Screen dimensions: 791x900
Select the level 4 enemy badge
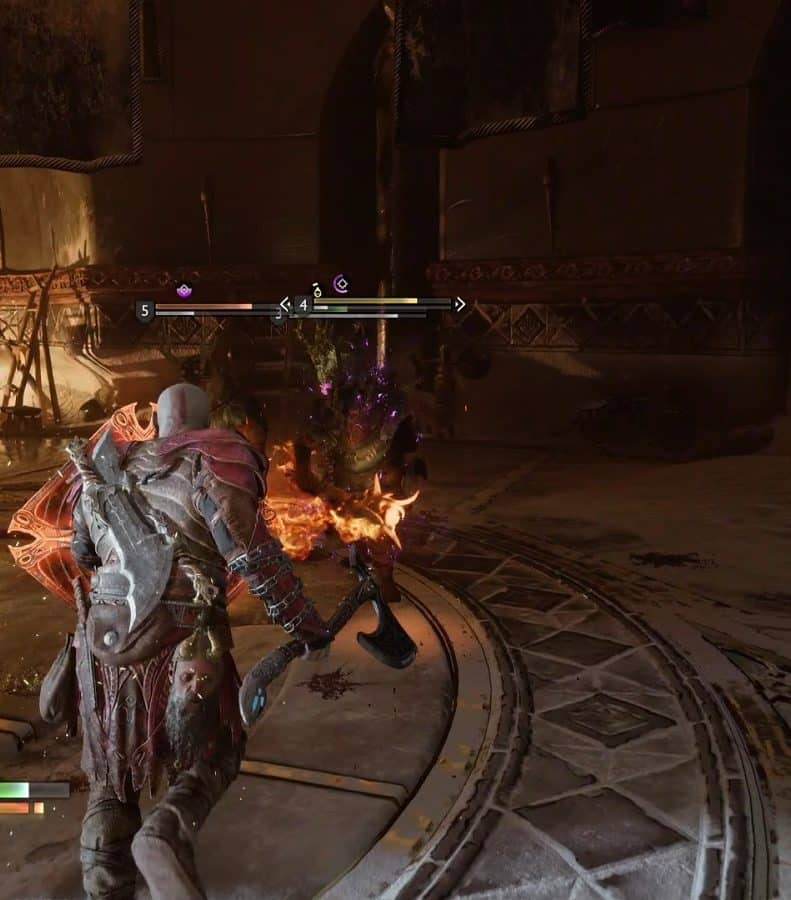click(303, 305)
